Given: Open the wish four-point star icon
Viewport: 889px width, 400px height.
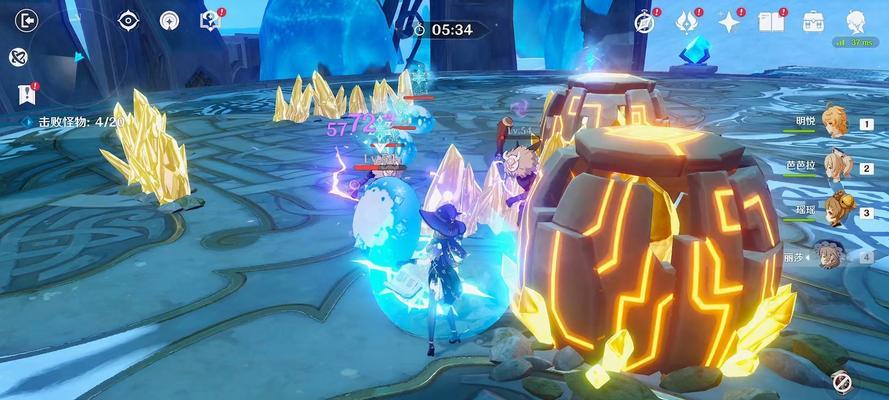Looking at the screenshot, I should pyautogui.click(x=729, y=21).
